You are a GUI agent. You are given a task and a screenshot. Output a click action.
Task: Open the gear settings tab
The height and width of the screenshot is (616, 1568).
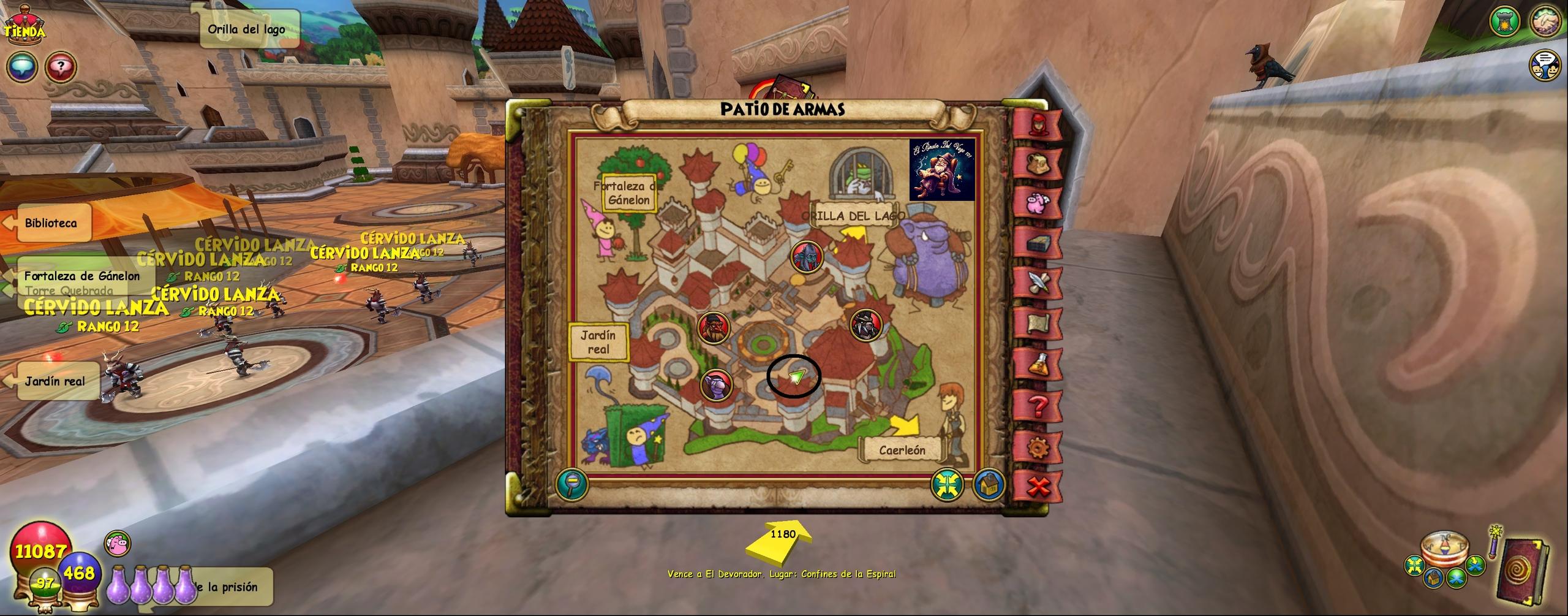tap(1038, 447)
